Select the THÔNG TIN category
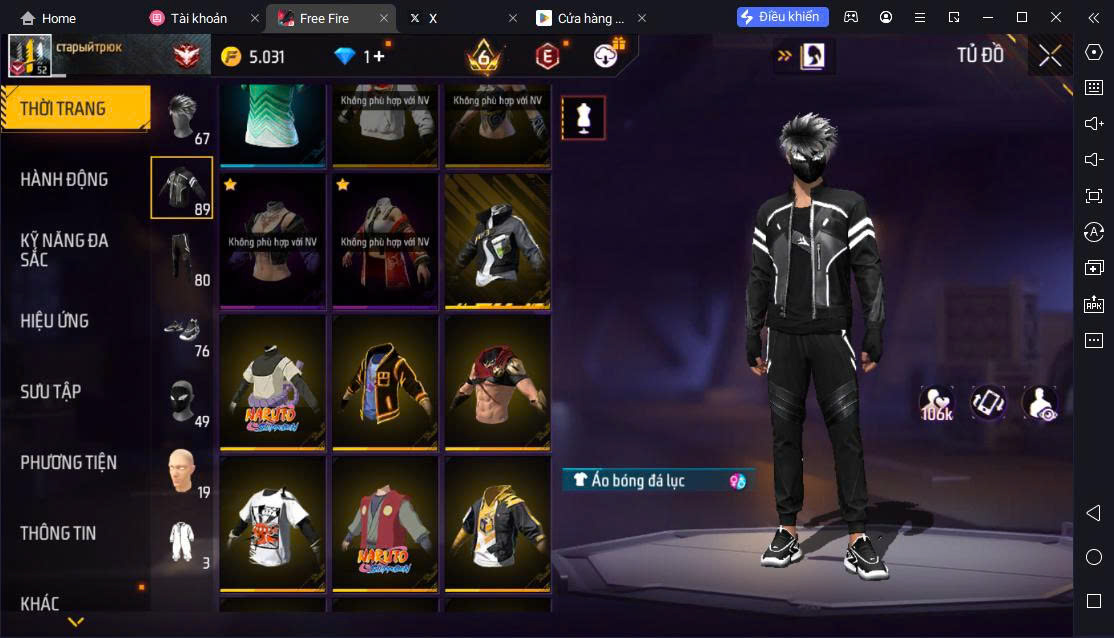 point(58,533)
